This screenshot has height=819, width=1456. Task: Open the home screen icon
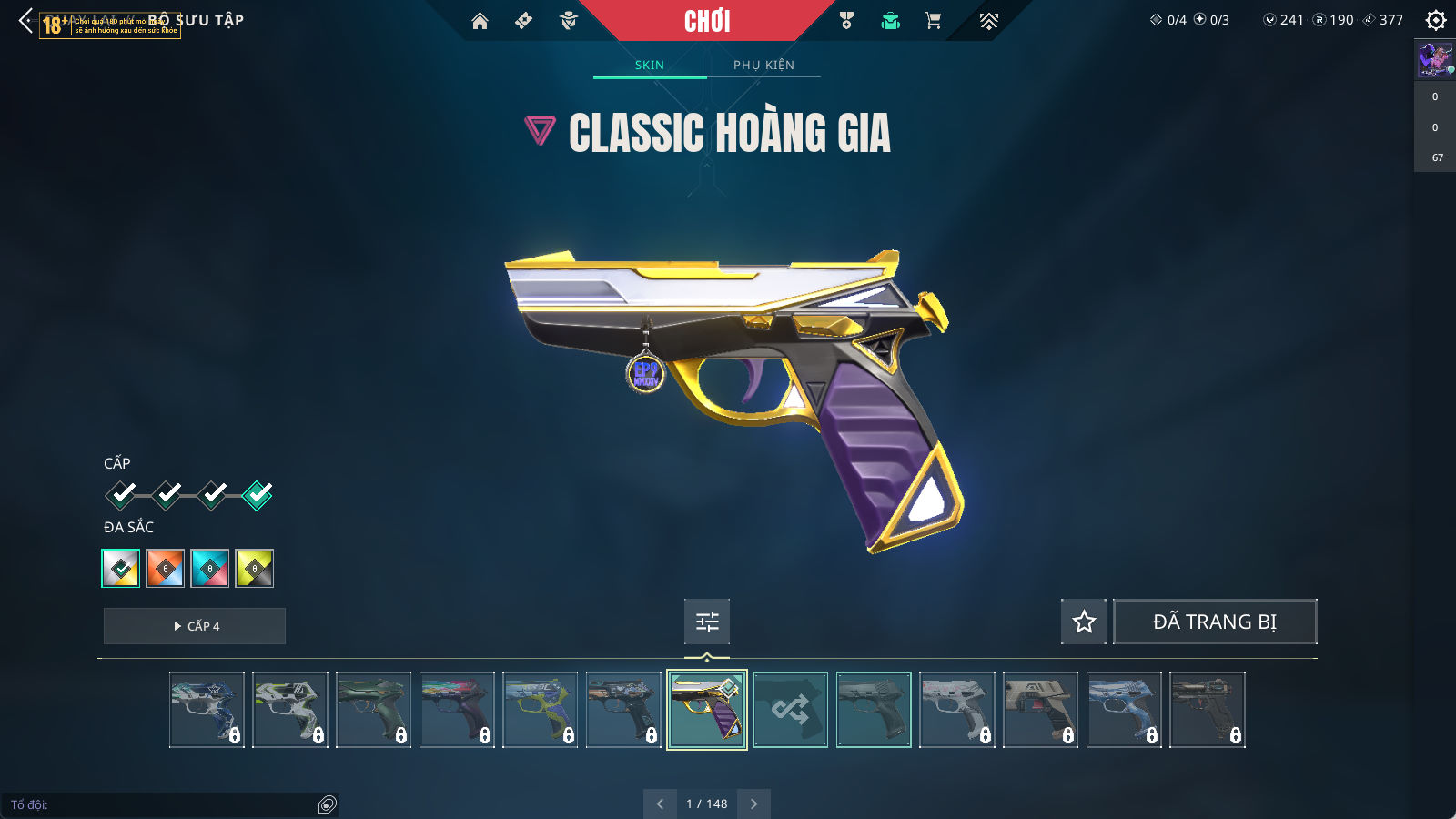480,21
